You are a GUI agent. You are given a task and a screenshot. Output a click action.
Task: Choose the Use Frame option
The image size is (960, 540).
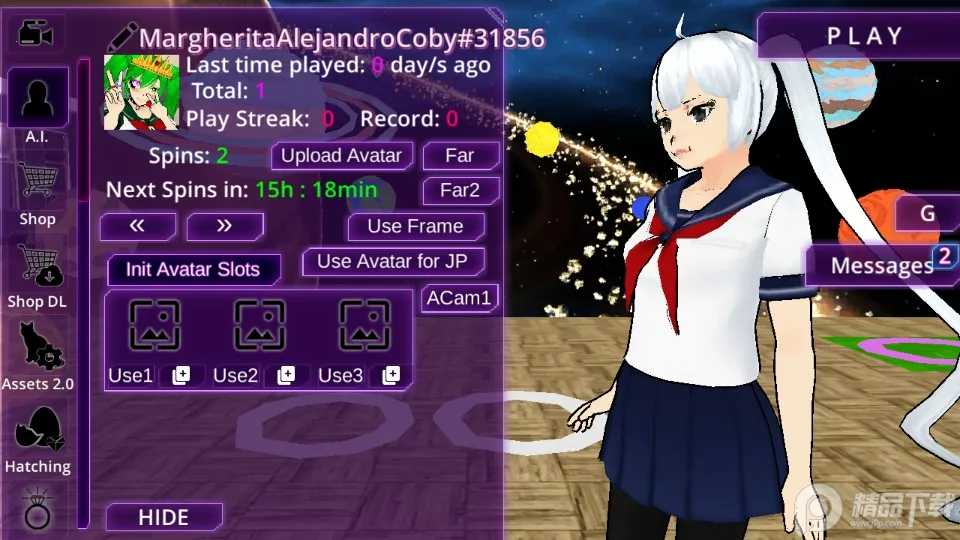pyautogui.click(x=415, y=227)
